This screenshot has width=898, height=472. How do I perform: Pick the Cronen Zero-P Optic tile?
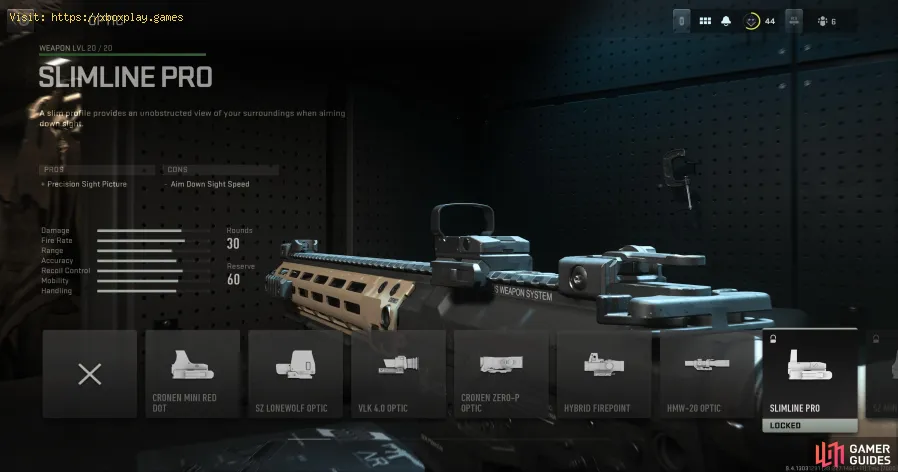click(502, 375)
